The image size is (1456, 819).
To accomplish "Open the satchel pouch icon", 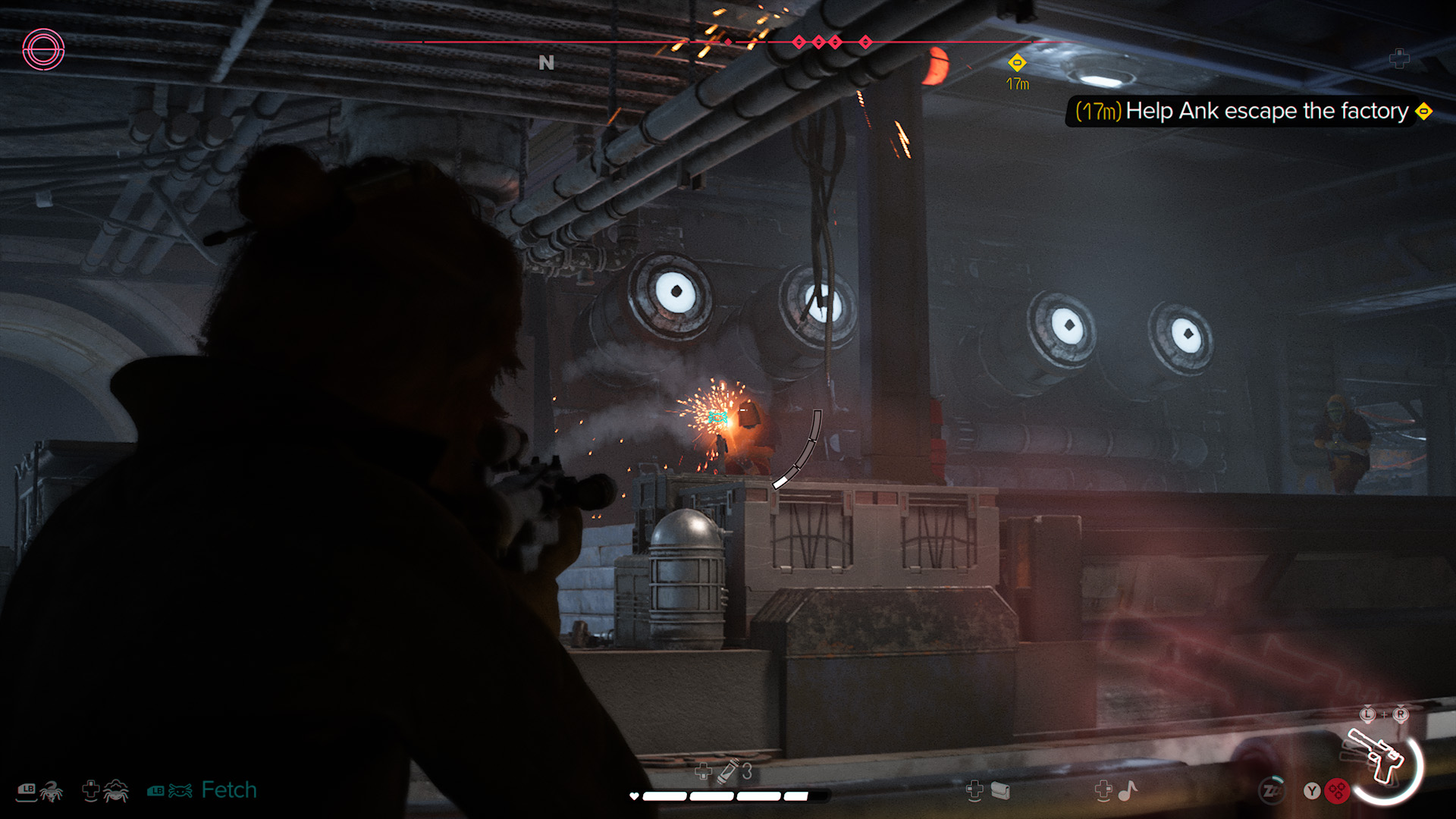I will 1000,791.
